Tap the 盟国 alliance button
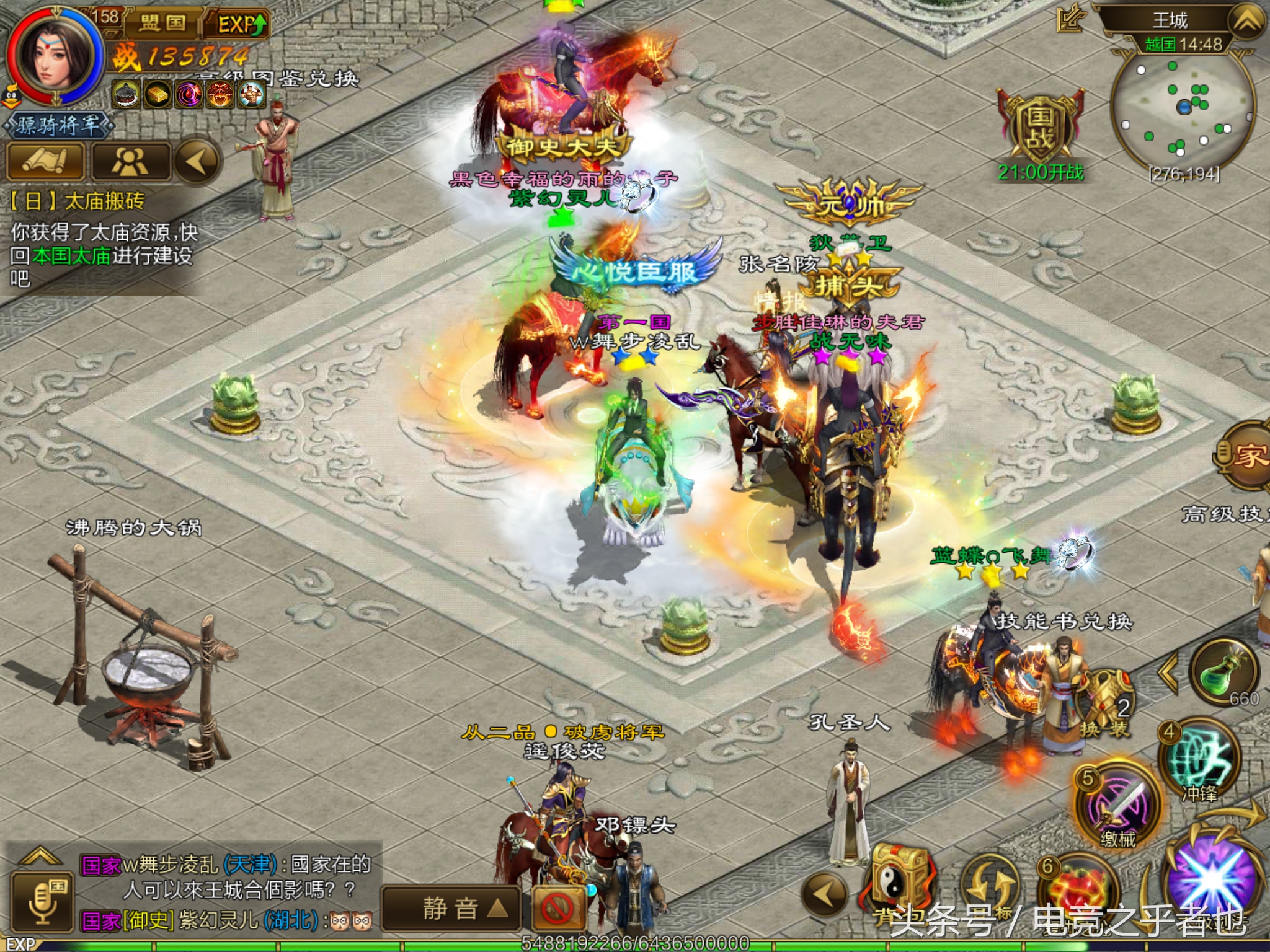The height and width of the screenshot is (952, 1270). [x=162, y=24]
